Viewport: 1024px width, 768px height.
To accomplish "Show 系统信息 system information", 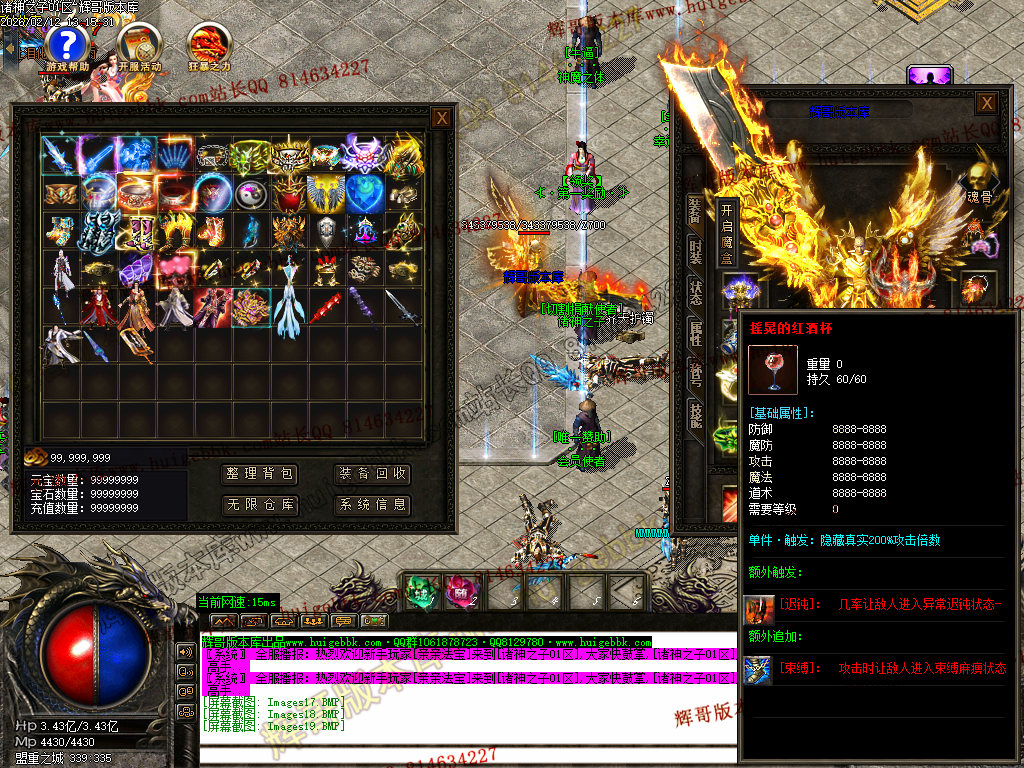I will 372,505.
